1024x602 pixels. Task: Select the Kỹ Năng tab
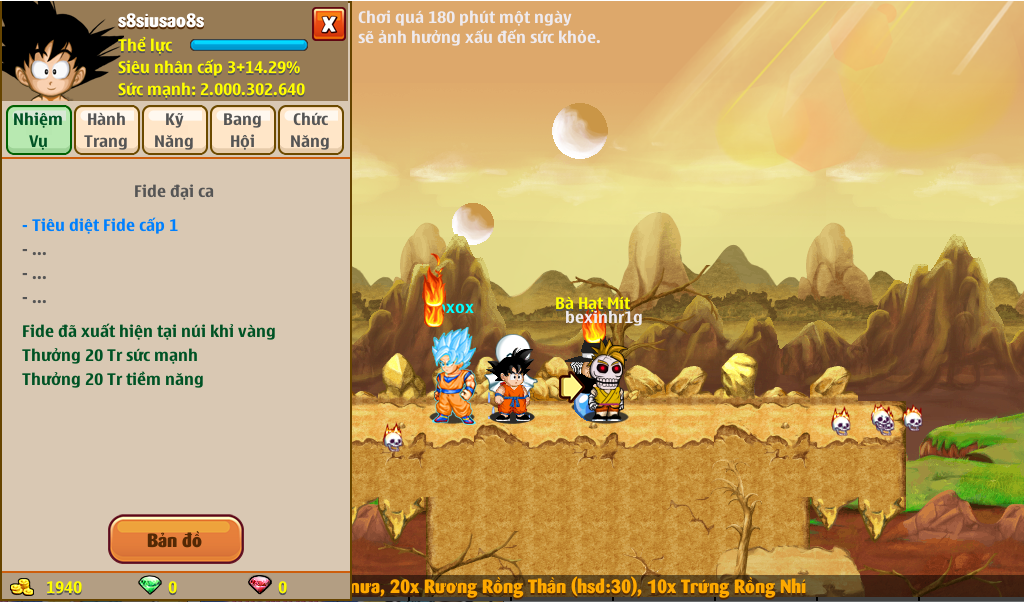pyautogui.click(x=174, y=130)
